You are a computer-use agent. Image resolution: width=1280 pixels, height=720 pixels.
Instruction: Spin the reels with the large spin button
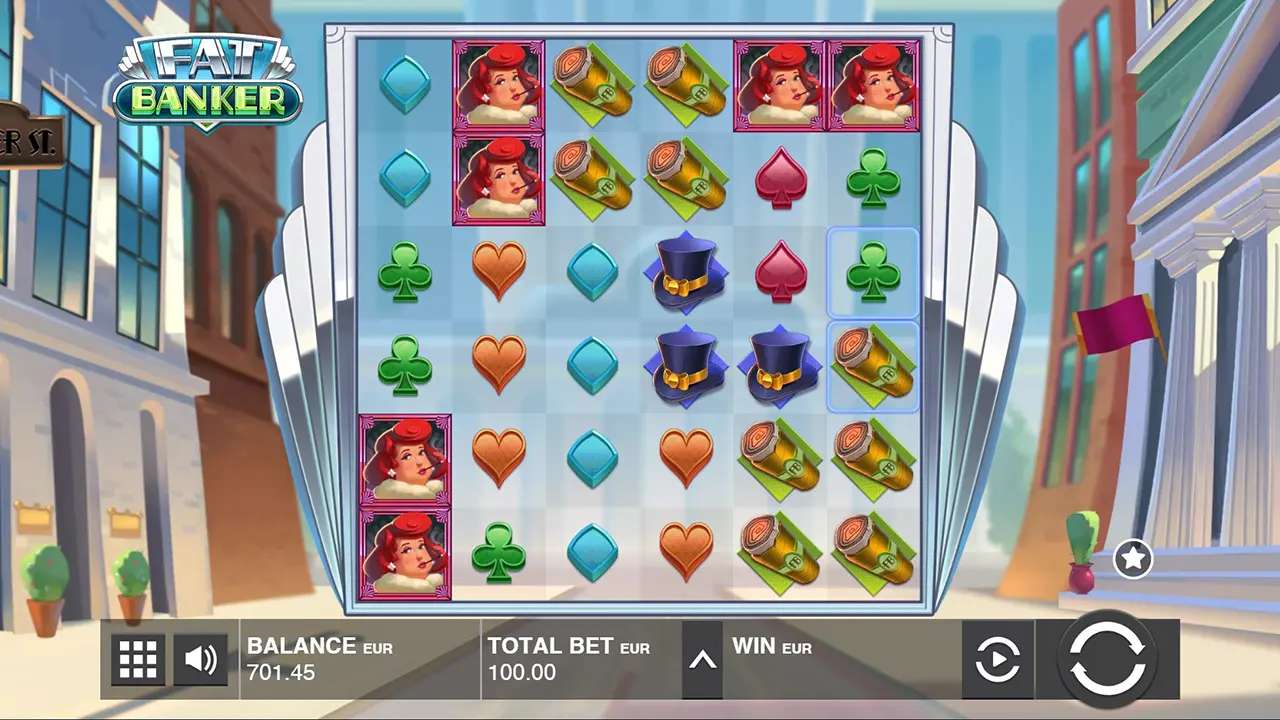click(x=1107, y=659)
